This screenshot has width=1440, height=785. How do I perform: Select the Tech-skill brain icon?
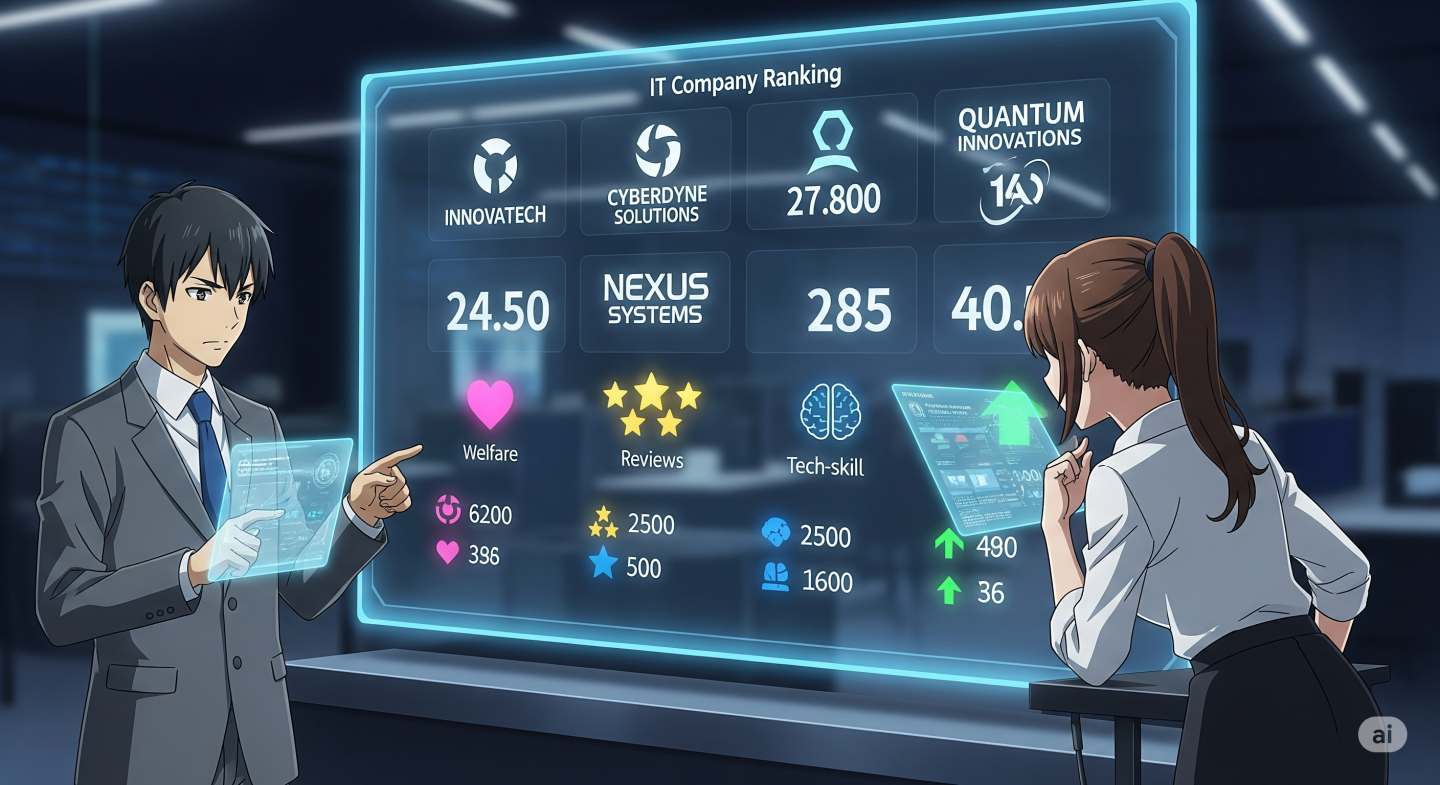click(x=825, y=411)
